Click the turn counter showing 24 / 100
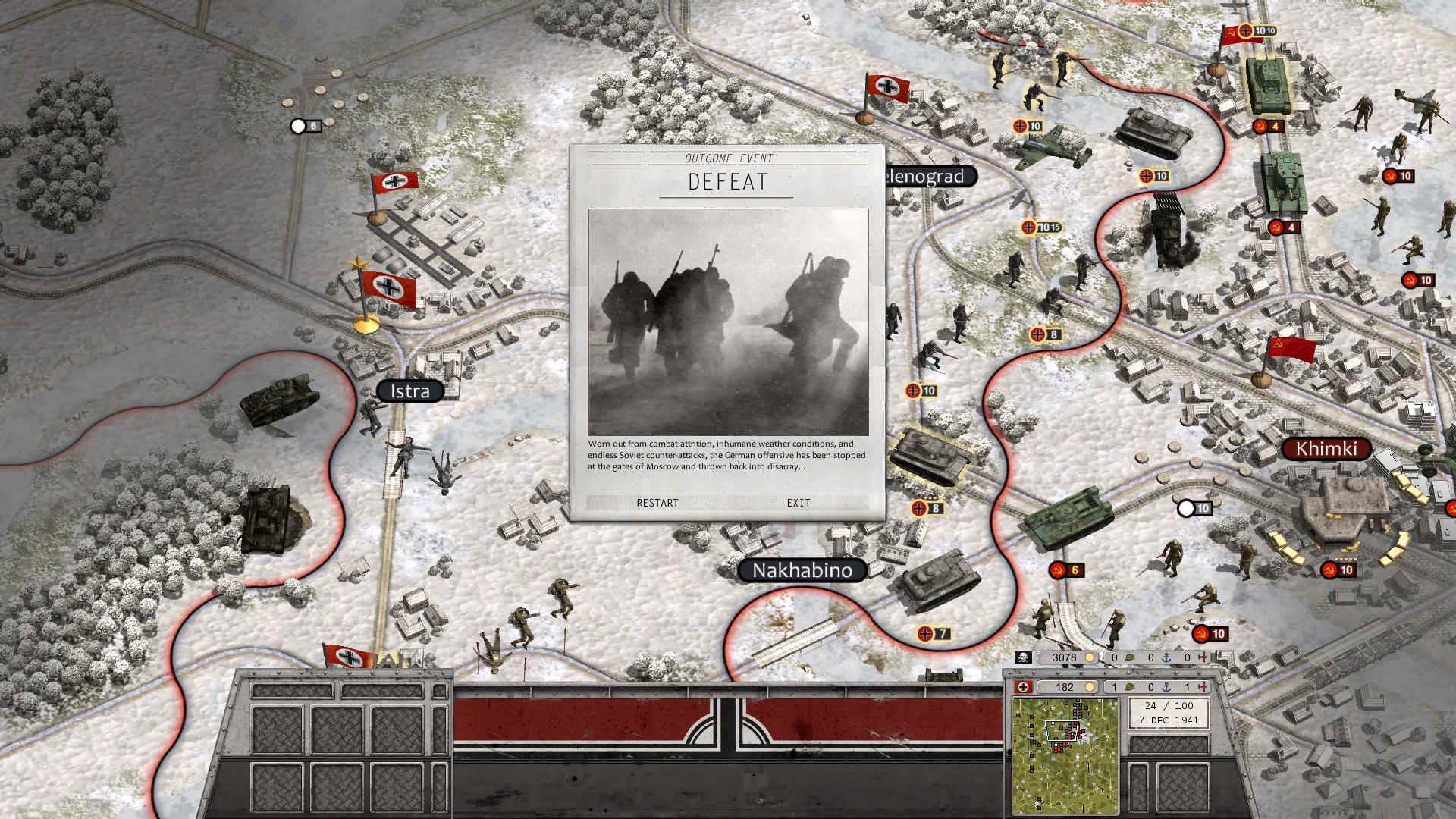The width and height of the screenshot is (1456, 819). 1170,707
